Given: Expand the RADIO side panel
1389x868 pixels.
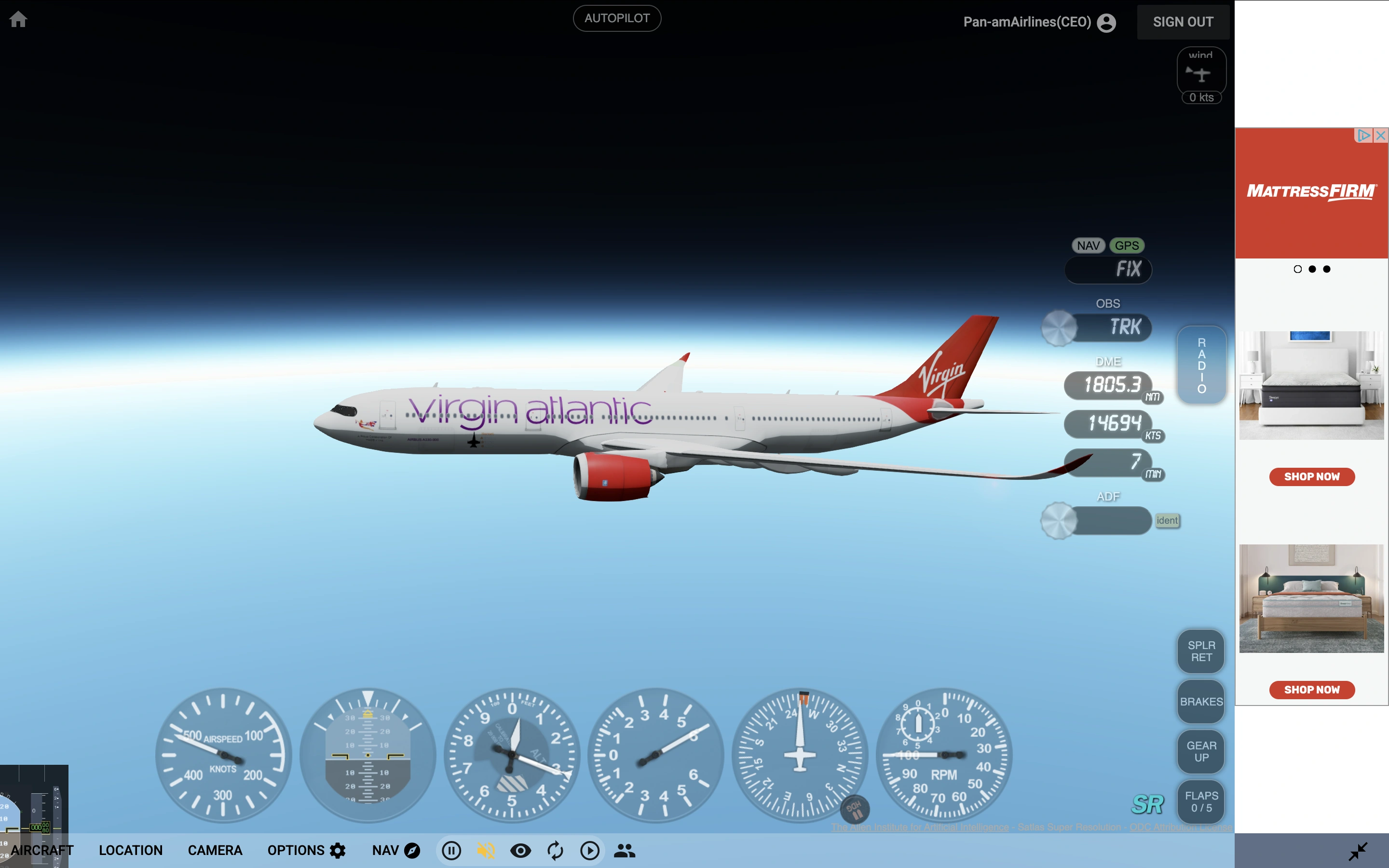Looking at the screenshot, I should click(1201, 365).
